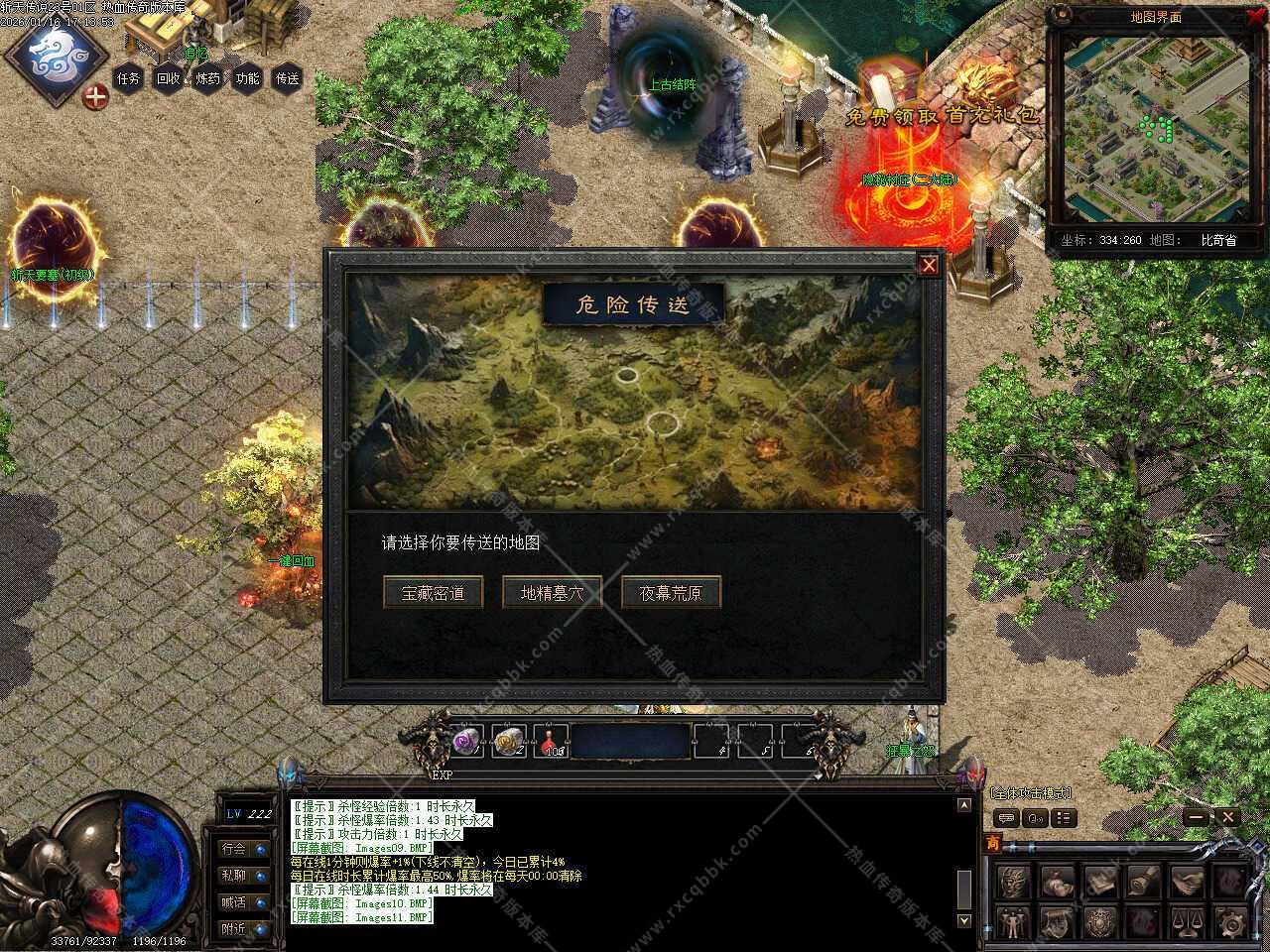Use the purple scroll in the hotbar

click(466, 740)
